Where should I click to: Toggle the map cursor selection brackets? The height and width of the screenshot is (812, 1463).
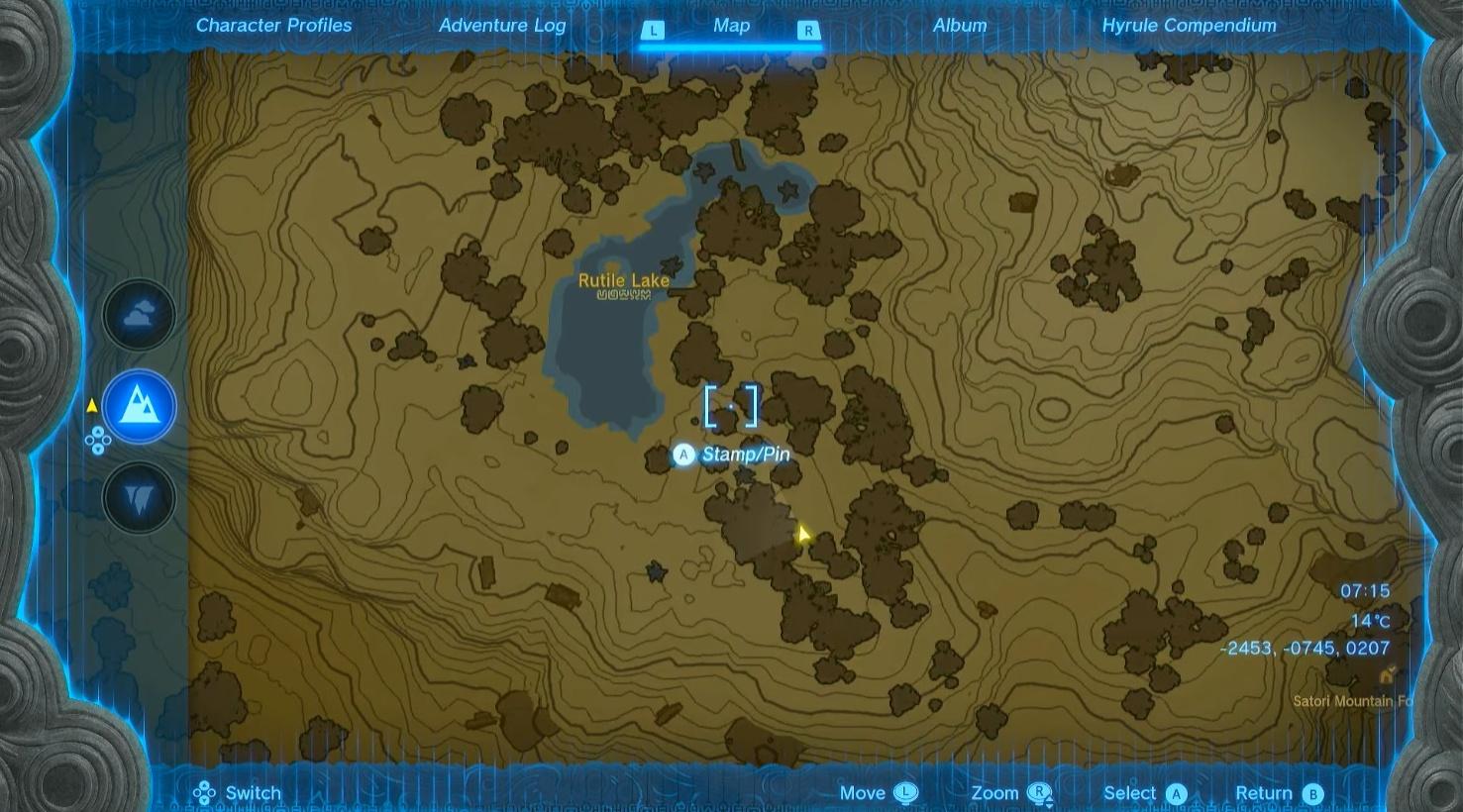click(x=731, y=406)
